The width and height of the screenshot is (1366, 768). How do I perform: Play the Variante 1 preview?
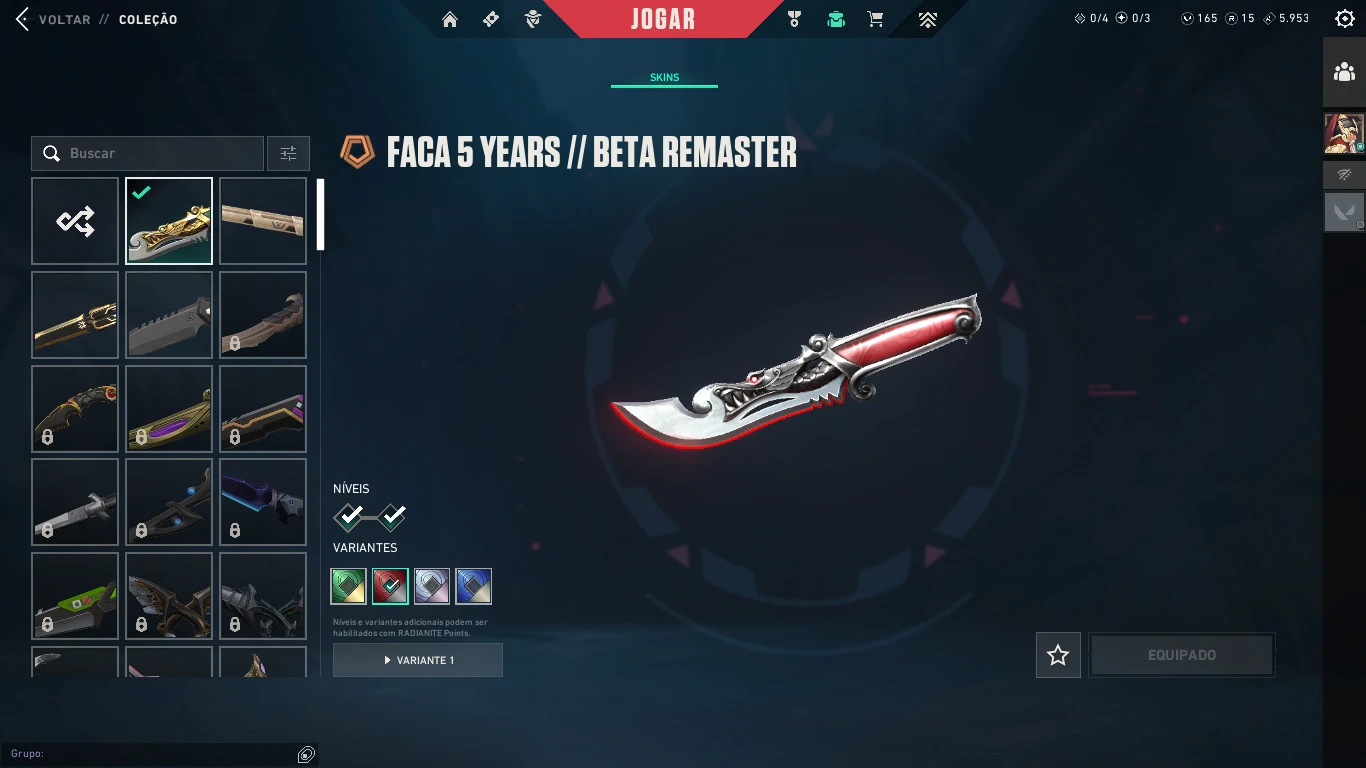[418, 660]
